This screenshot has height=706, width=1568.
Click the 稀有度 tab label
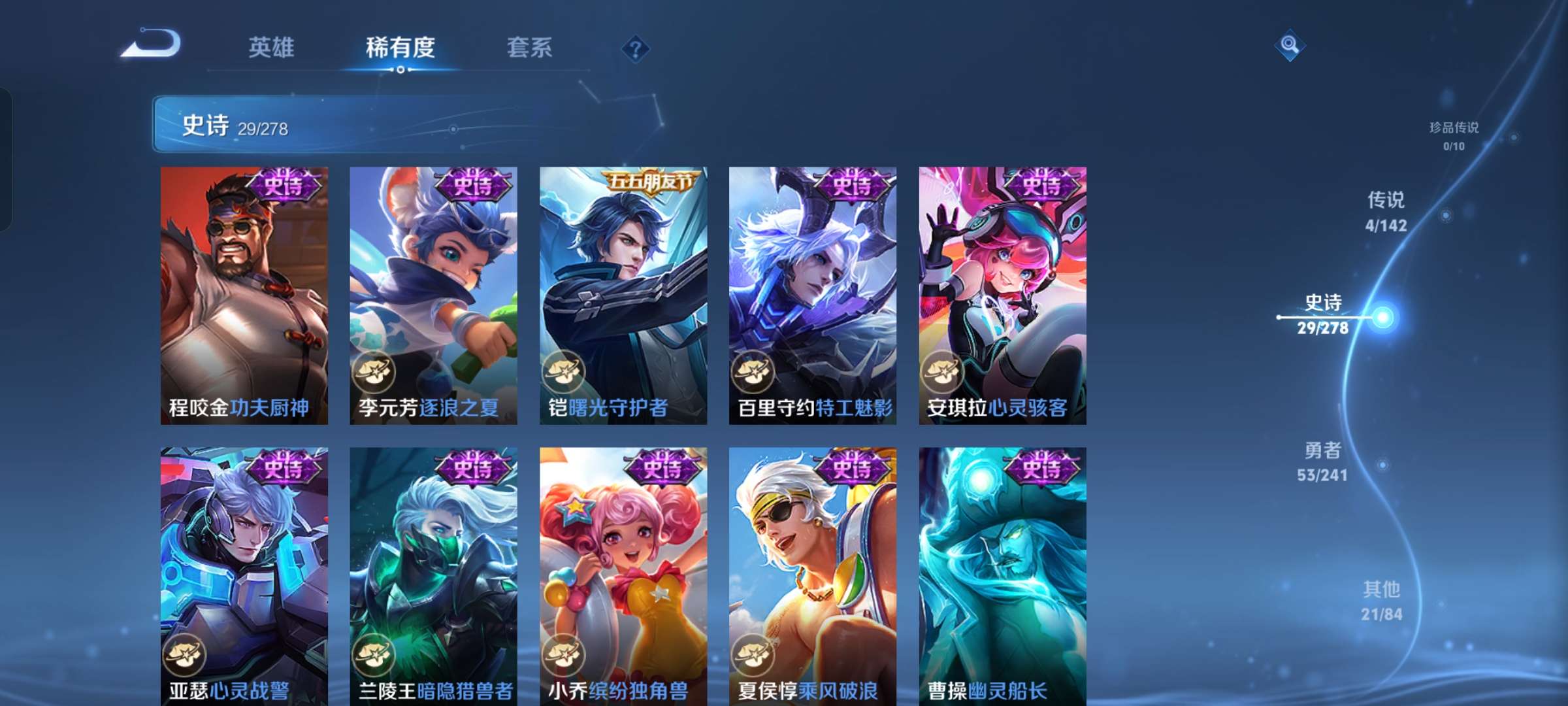point(401,48)
